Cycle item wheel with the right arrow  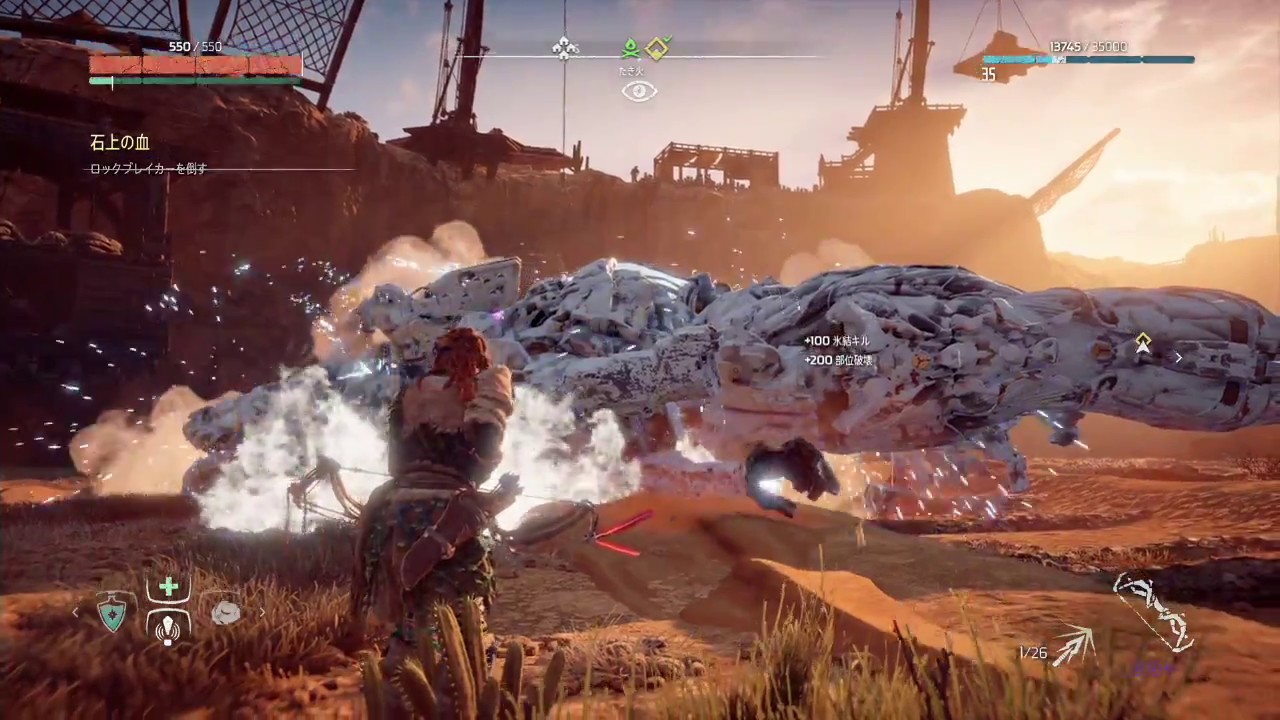pos(263,612)
